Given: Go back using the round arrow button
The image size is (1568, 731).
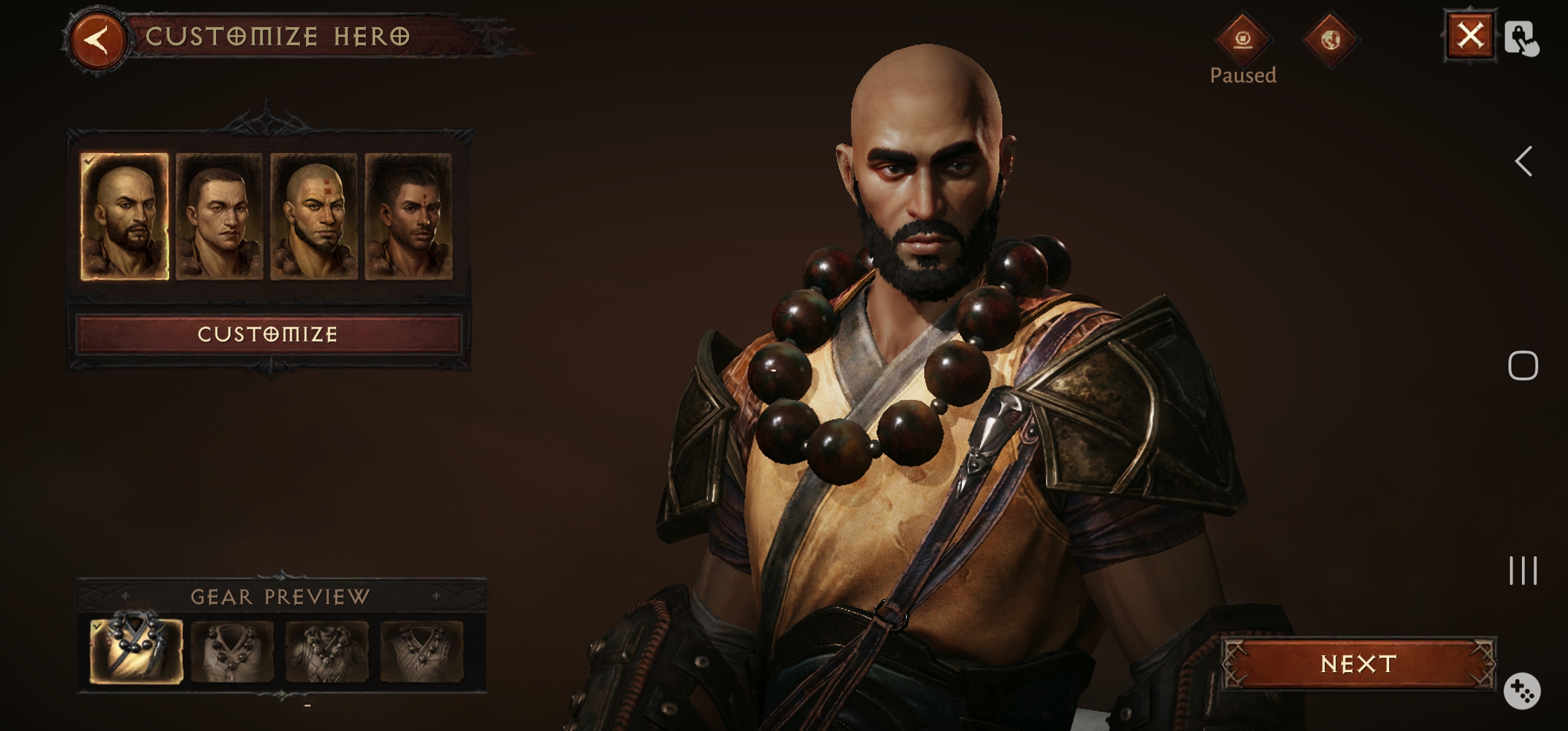Looking at the screenshot, I should point(98,39).
